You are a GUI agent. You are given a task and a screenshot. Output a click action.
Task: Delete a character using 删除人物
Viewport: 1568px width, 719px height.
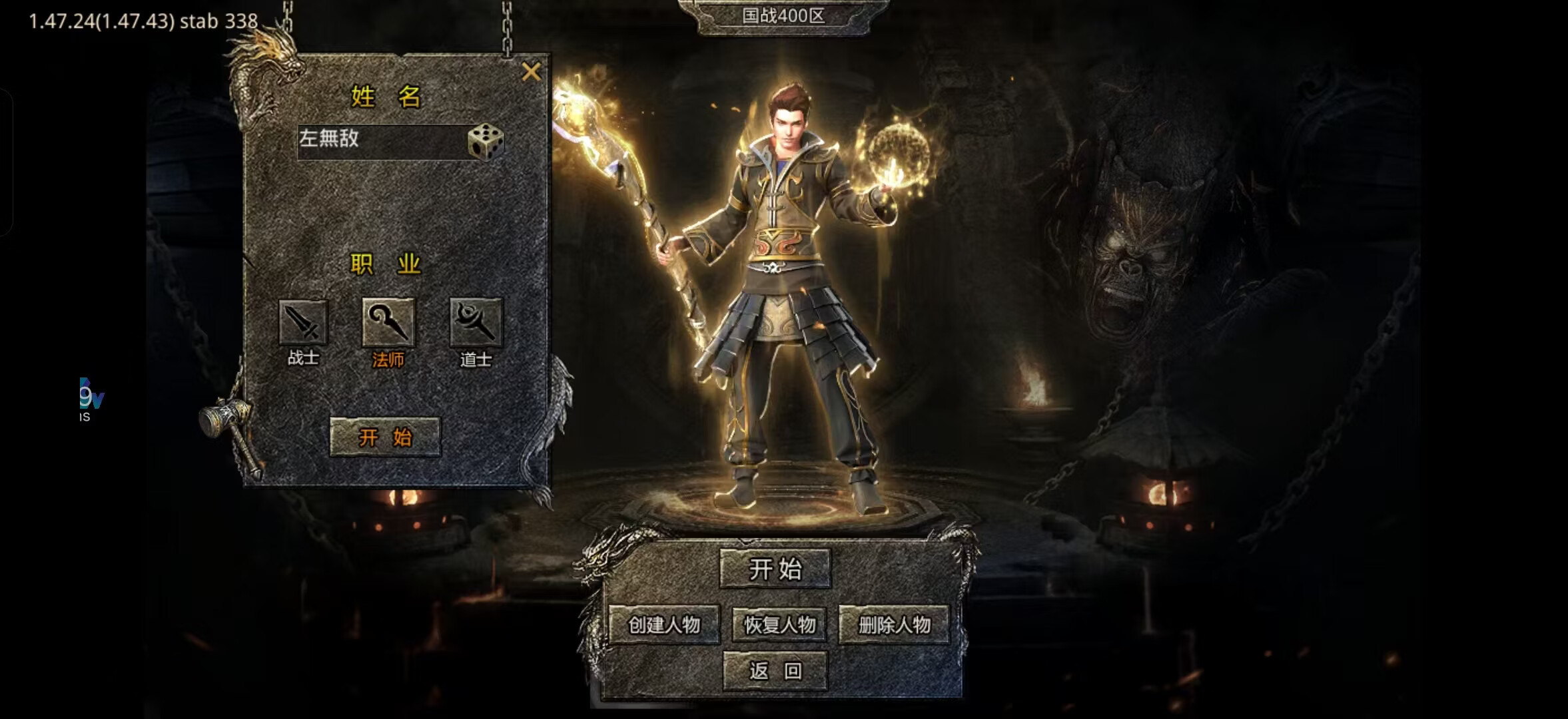click(x=894, y=624)
